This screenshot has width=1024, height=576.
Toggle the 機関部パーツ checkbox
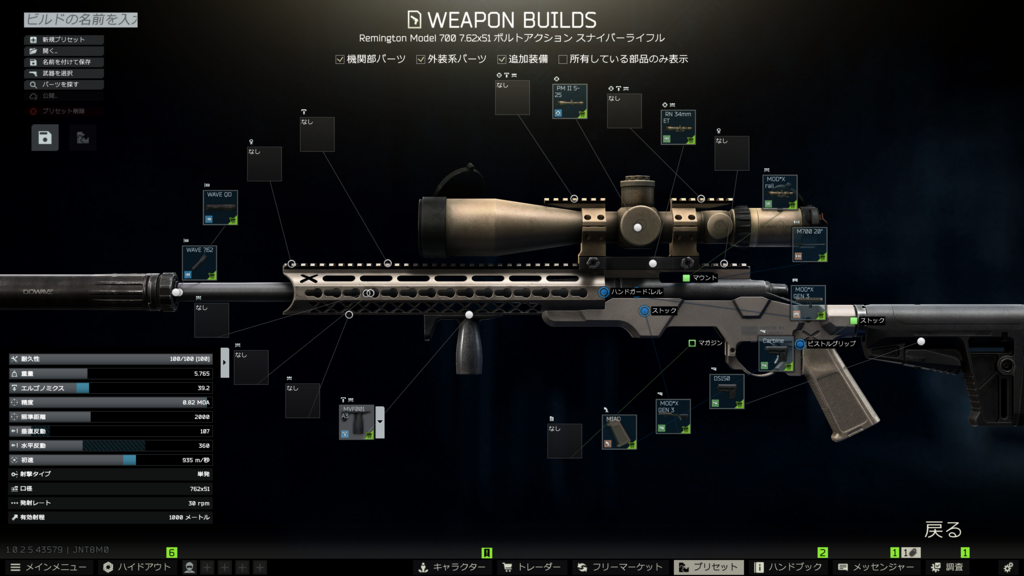pyautogui.click(x=340, y=60)
